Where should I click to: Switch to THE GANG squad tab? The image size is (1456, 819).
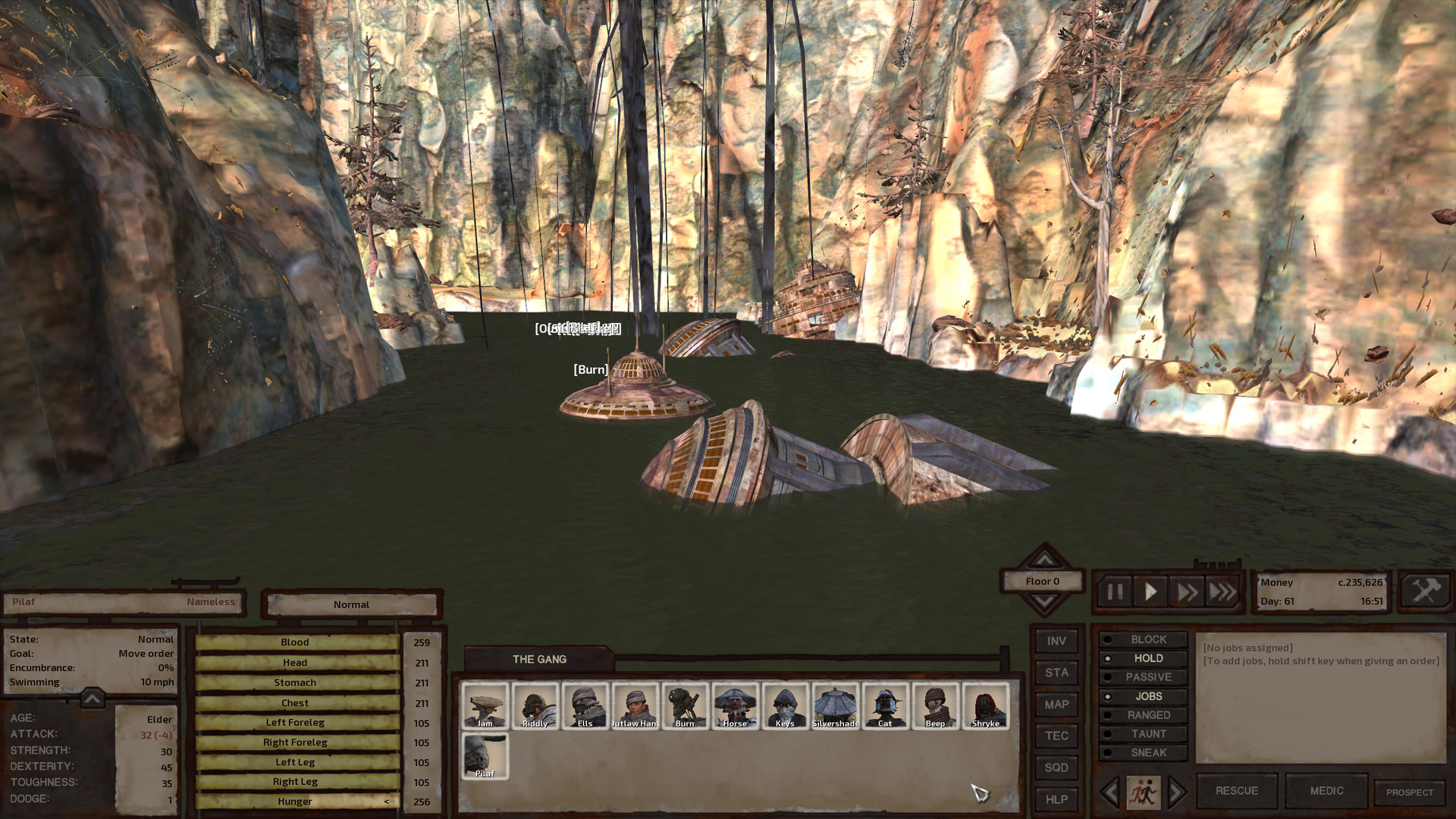point(539,659)
